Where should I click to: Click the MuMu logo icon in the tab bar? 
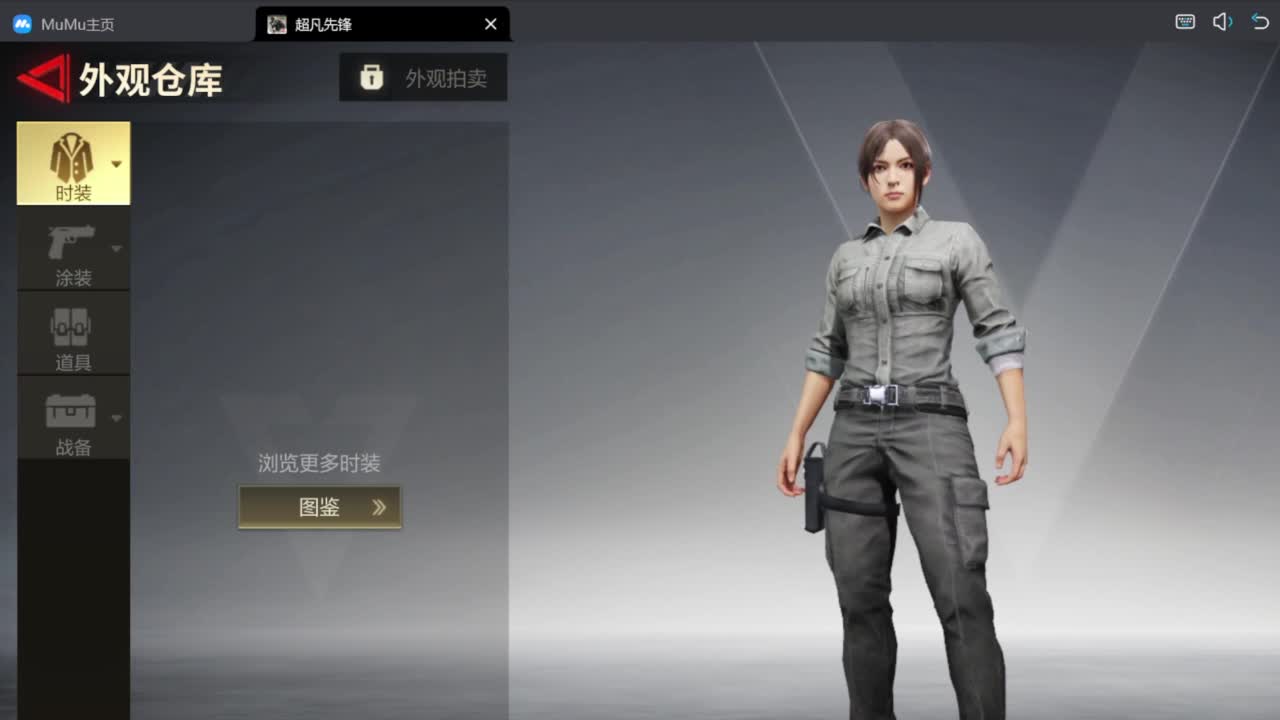coord(22,23)
